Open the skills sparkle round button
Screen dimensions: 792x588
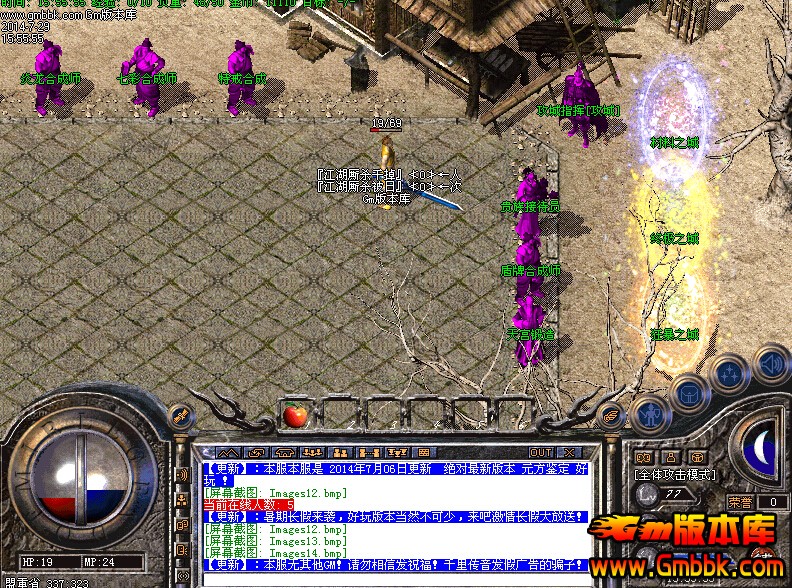[729, 375]
